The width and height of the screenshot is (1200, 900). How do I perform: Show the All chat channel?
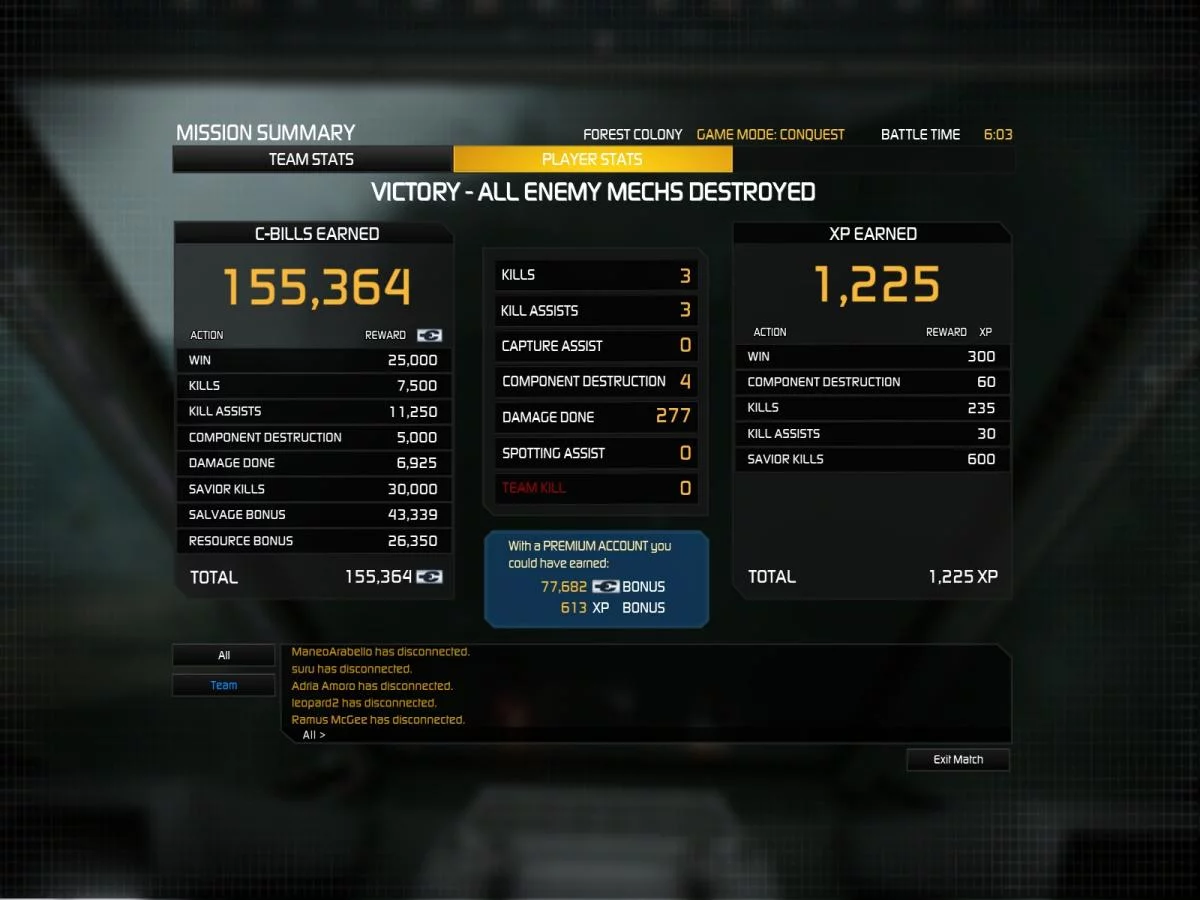coord(224,656)
